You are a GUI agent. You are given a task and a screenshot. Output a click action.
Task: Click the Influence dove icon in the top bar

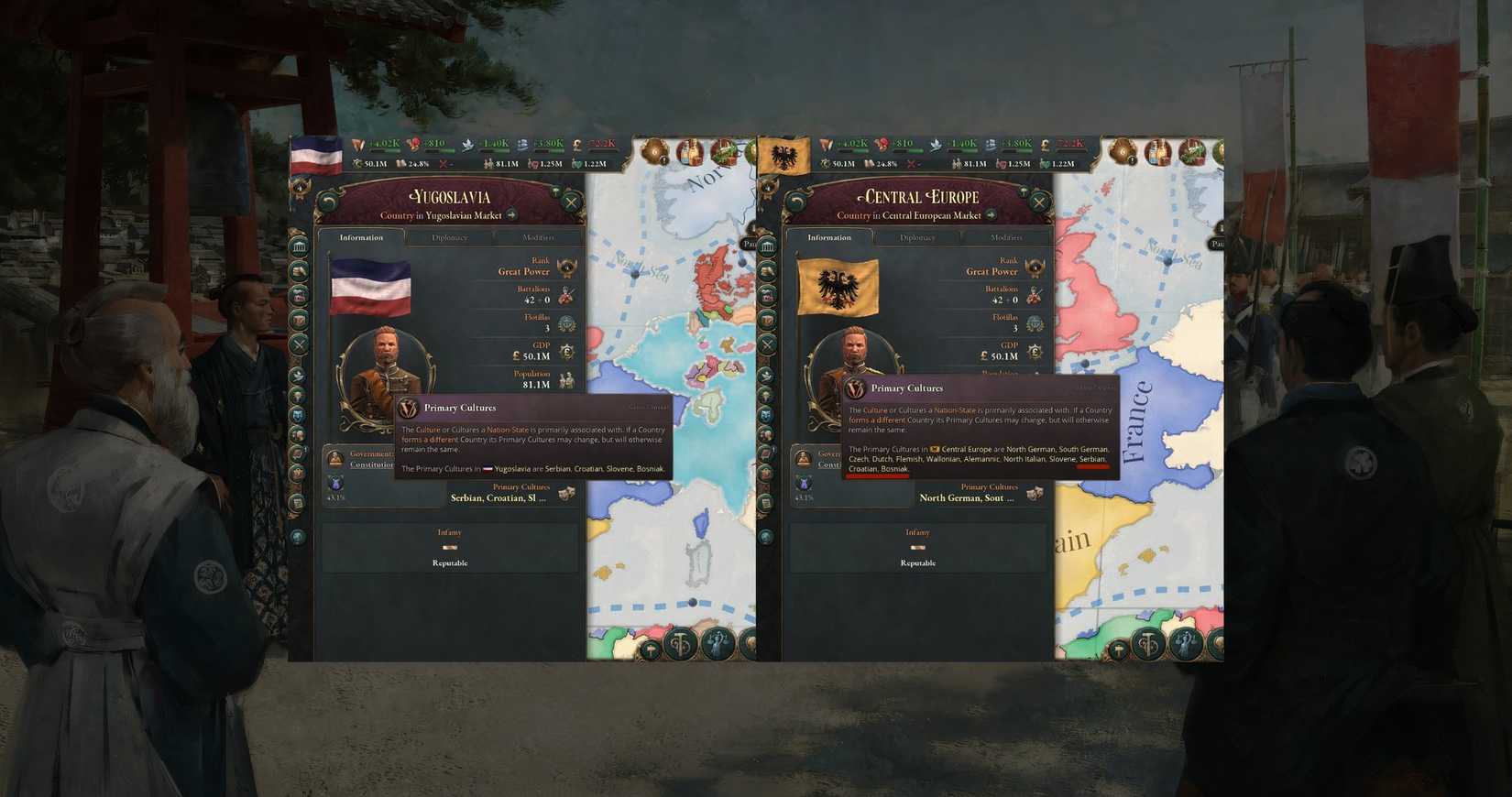pyautogui.click(x=466, y=145)
